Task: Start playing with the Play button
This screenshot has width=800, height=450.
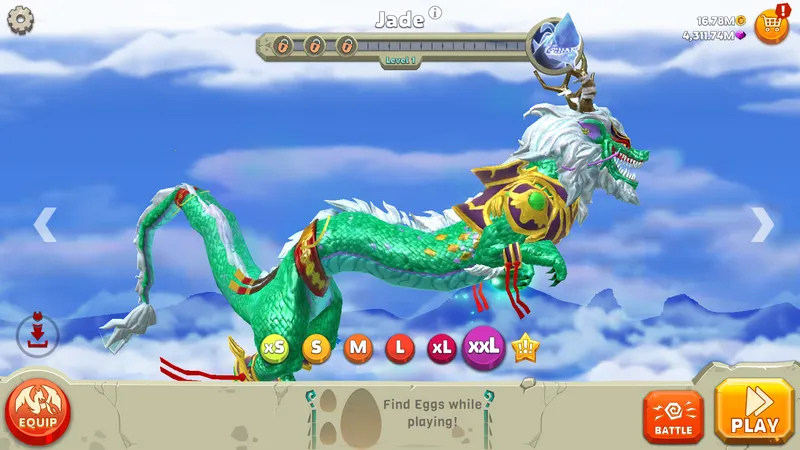Action: 755,412
